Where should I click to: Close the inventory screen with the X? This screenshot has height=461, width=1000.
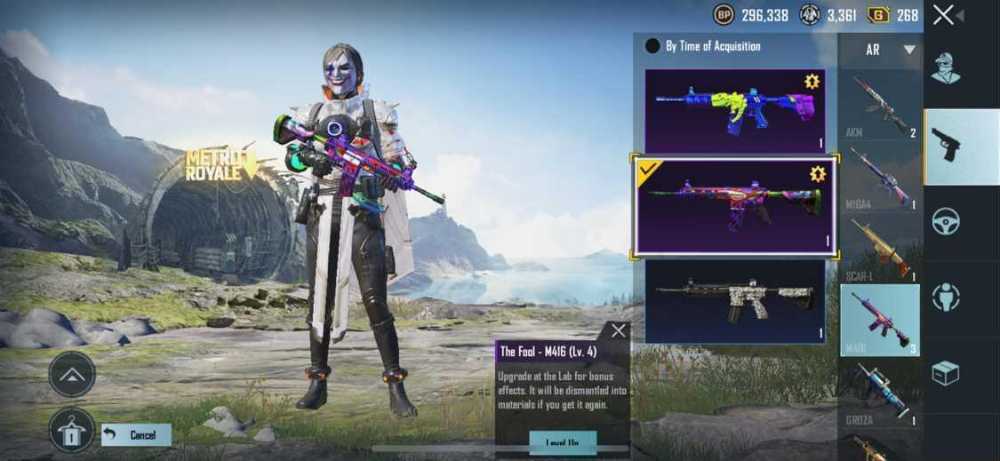click(x=943, y=15)
